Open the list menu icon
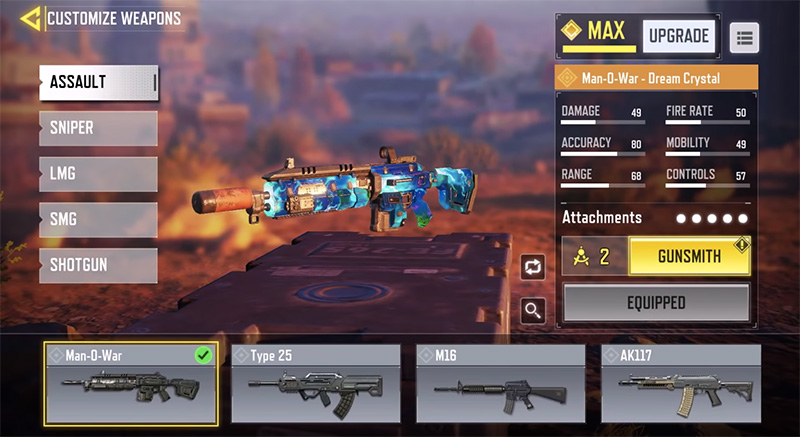Screen dimensions: 800x437 pyautogui.click(x=744, y=37)
